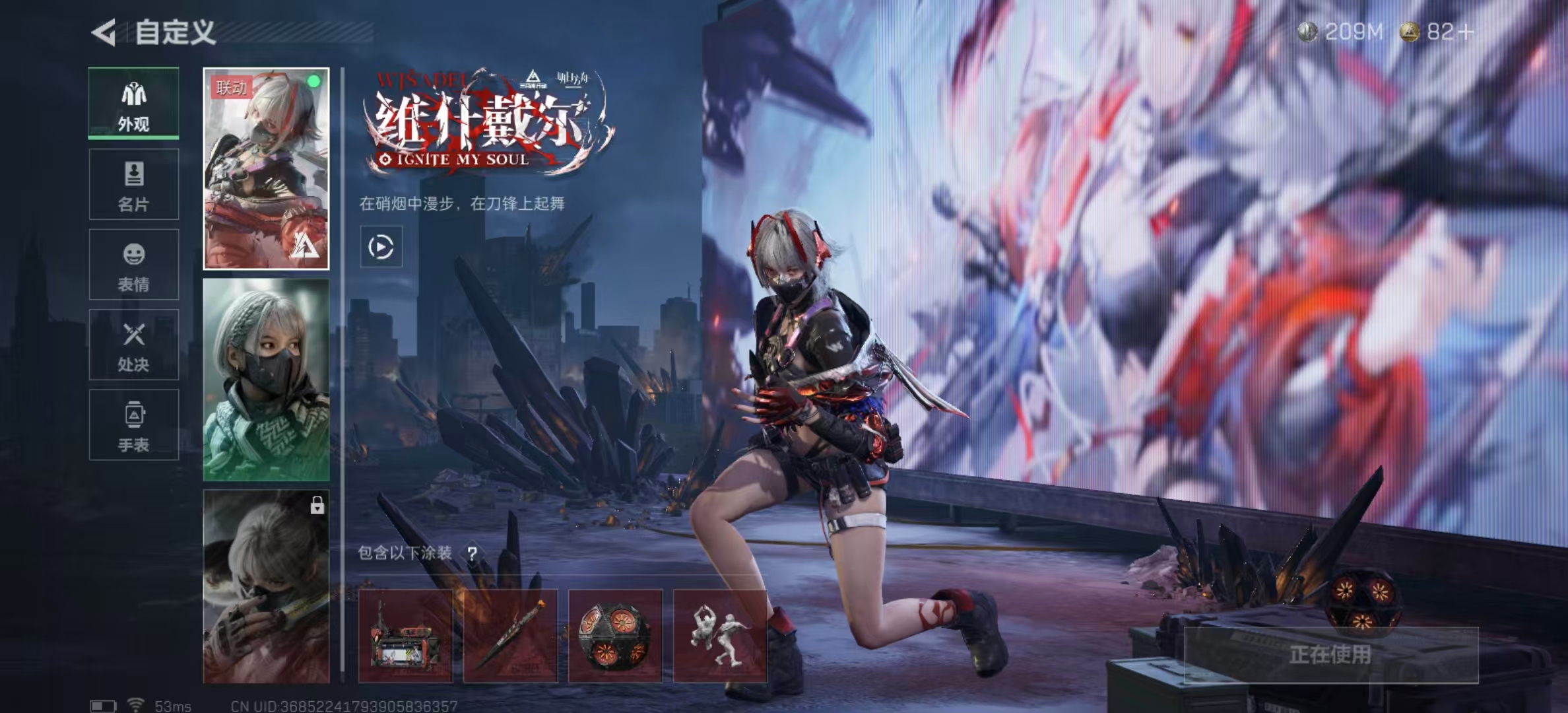Click the 正在使用 in-use button
Screen dimensions: 1568x713
point(1330,655)
